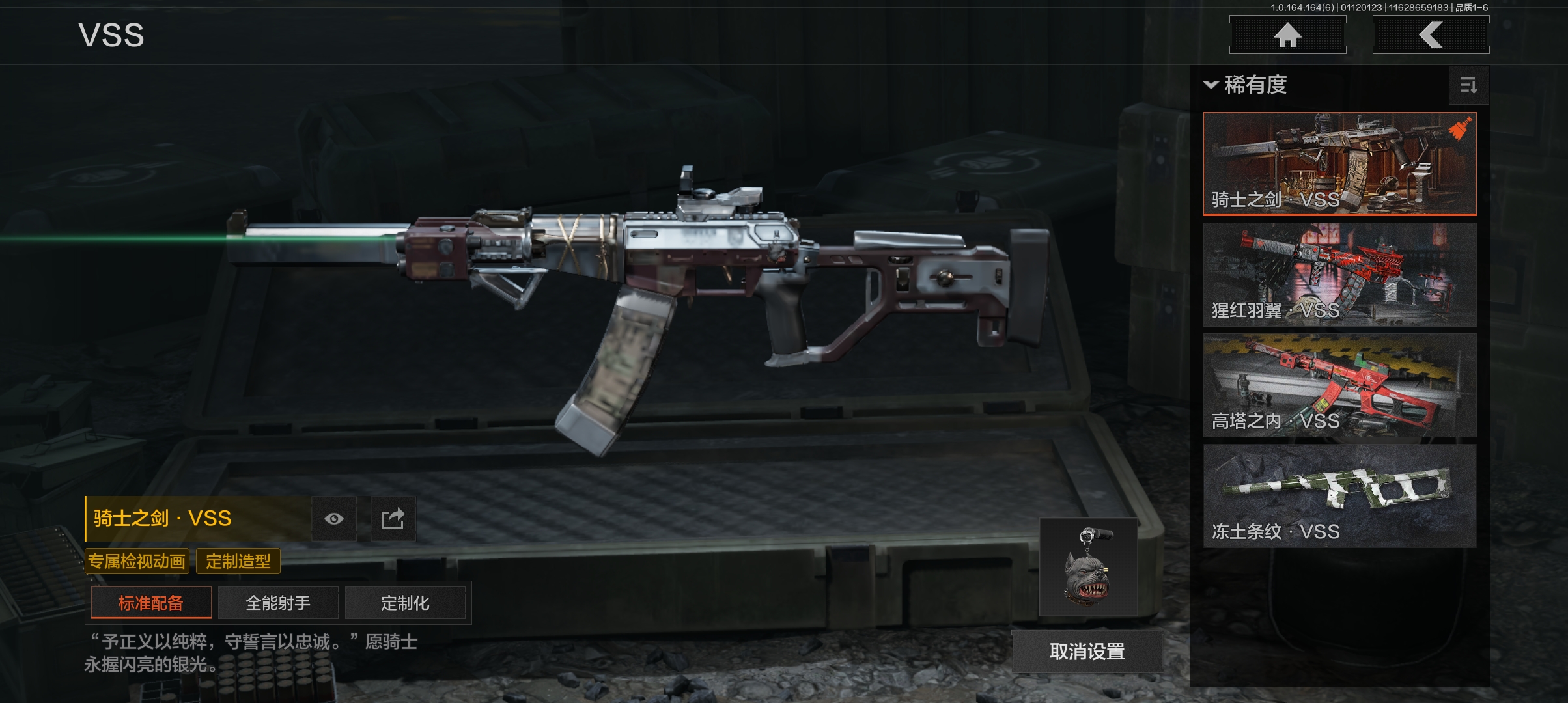The image size is (1568, 703).
Task: Share the weapon skin
Action: tap(393, 519)
